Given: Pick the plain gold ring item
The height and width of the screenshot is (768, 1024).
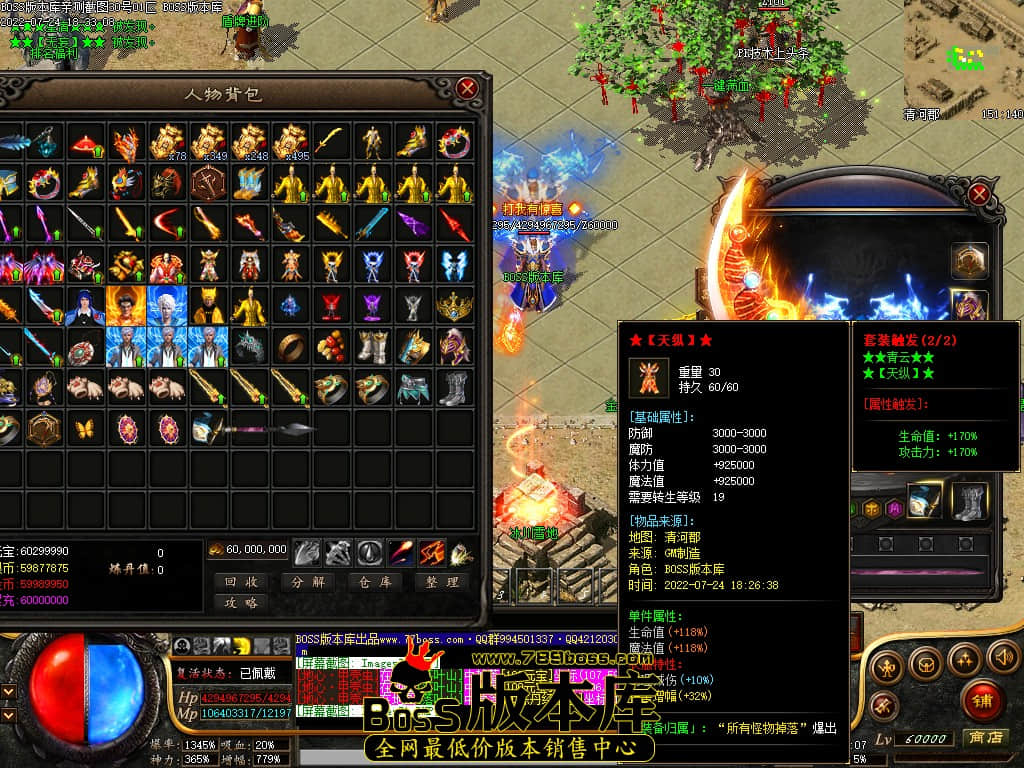Looking at the screenshot, I should point(291,346).
